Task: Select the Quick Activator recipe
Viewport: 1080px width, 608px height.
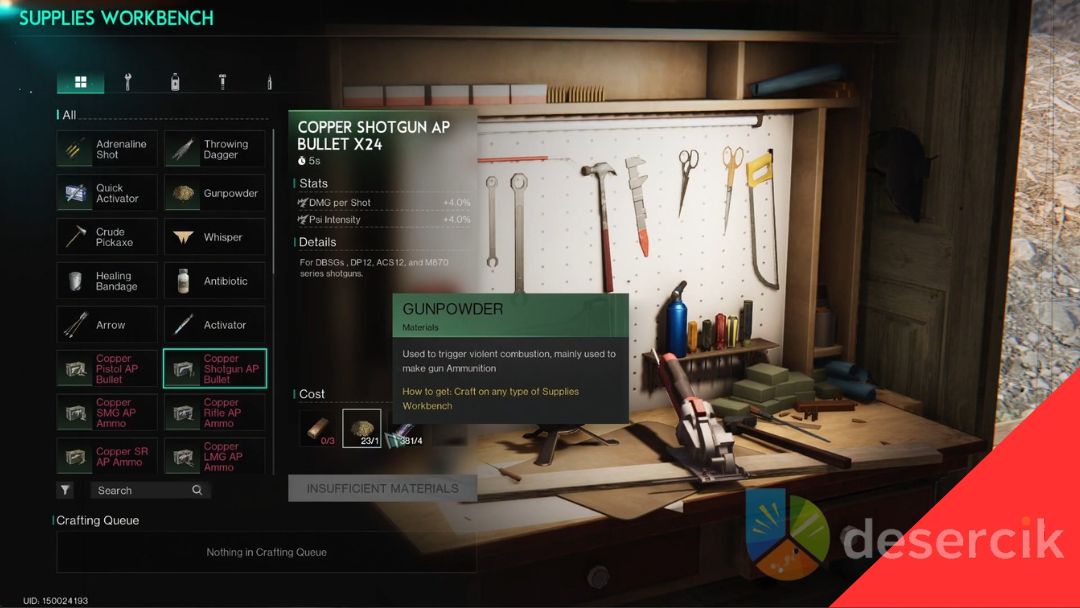Action: (108, 193)
